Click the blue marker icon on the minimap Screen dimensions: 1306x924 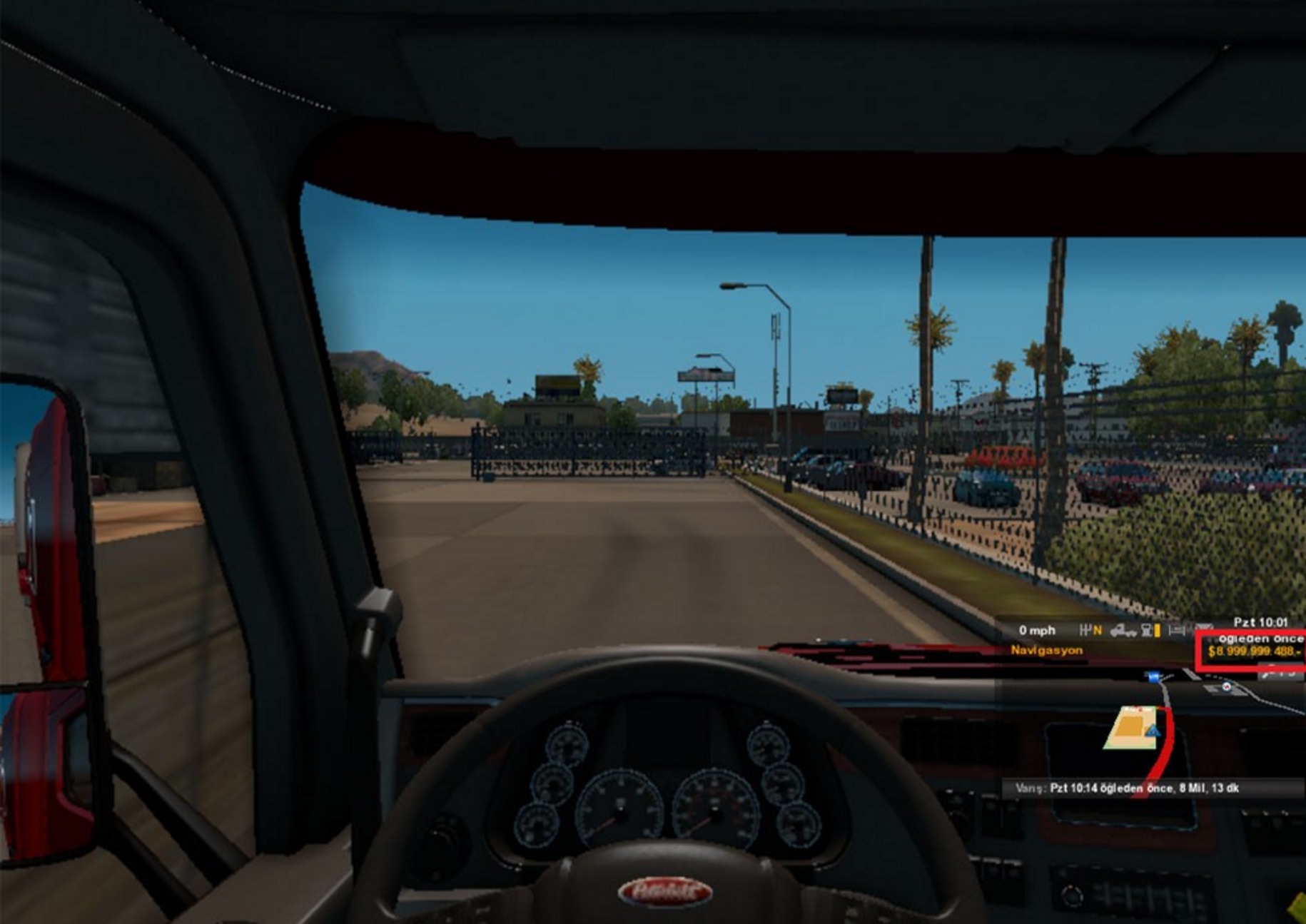(1154, 676)
